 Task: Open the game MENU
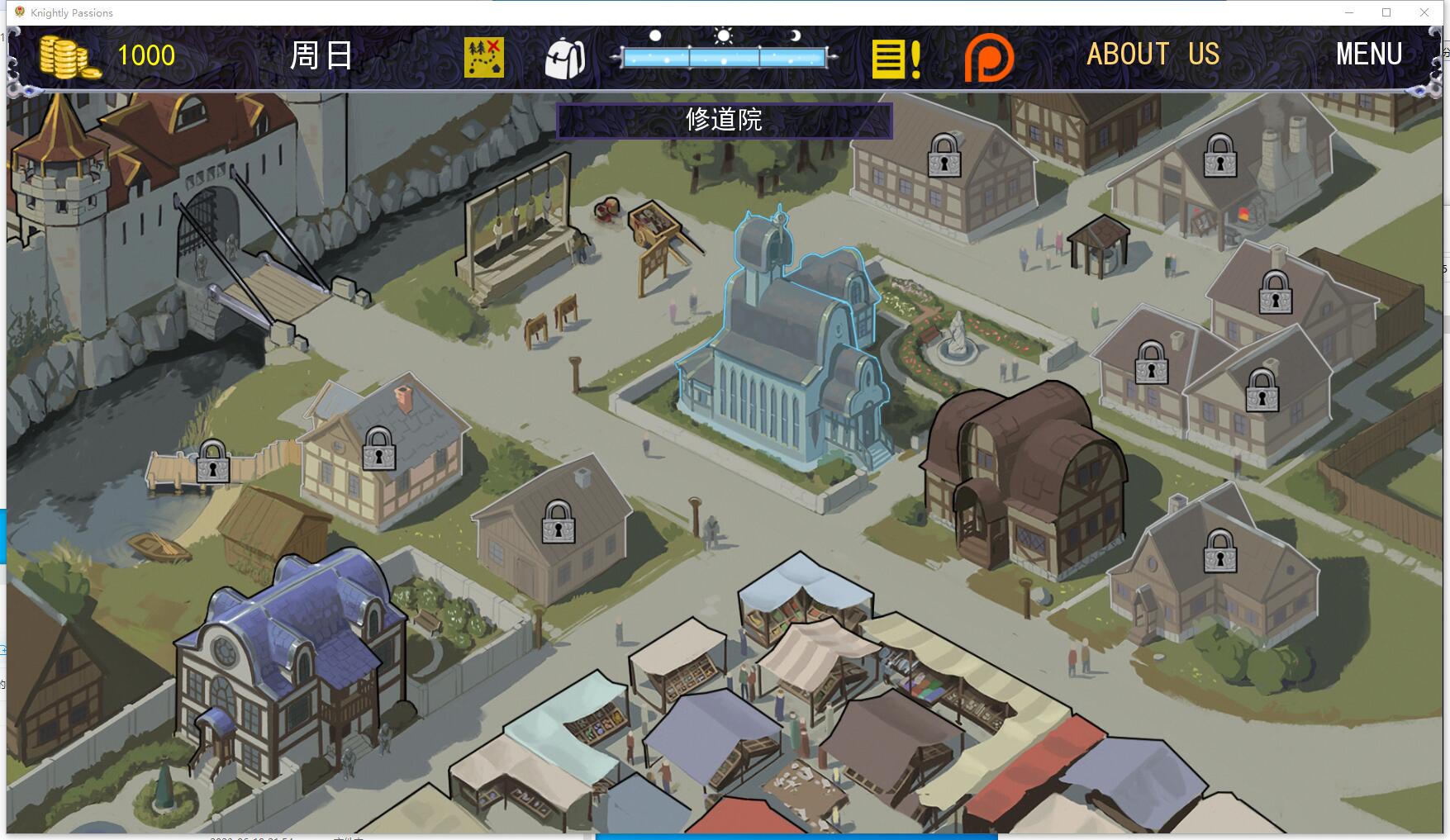(x=1369, y=55)
